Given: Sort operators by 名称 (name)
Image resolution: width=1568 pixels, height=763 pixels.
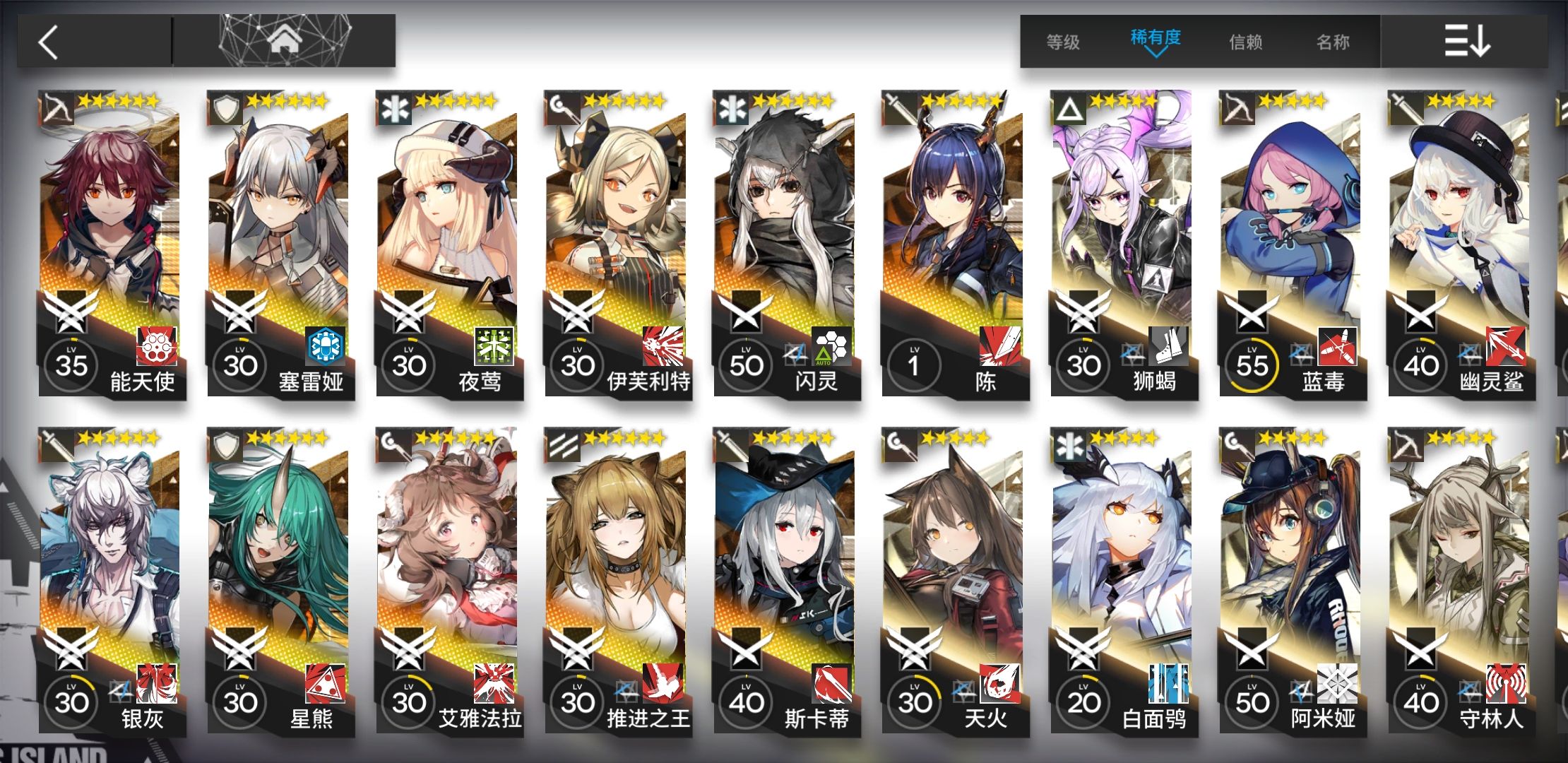Looking at the screenshot, I should pyautogui.click(x=1333, y=42).
